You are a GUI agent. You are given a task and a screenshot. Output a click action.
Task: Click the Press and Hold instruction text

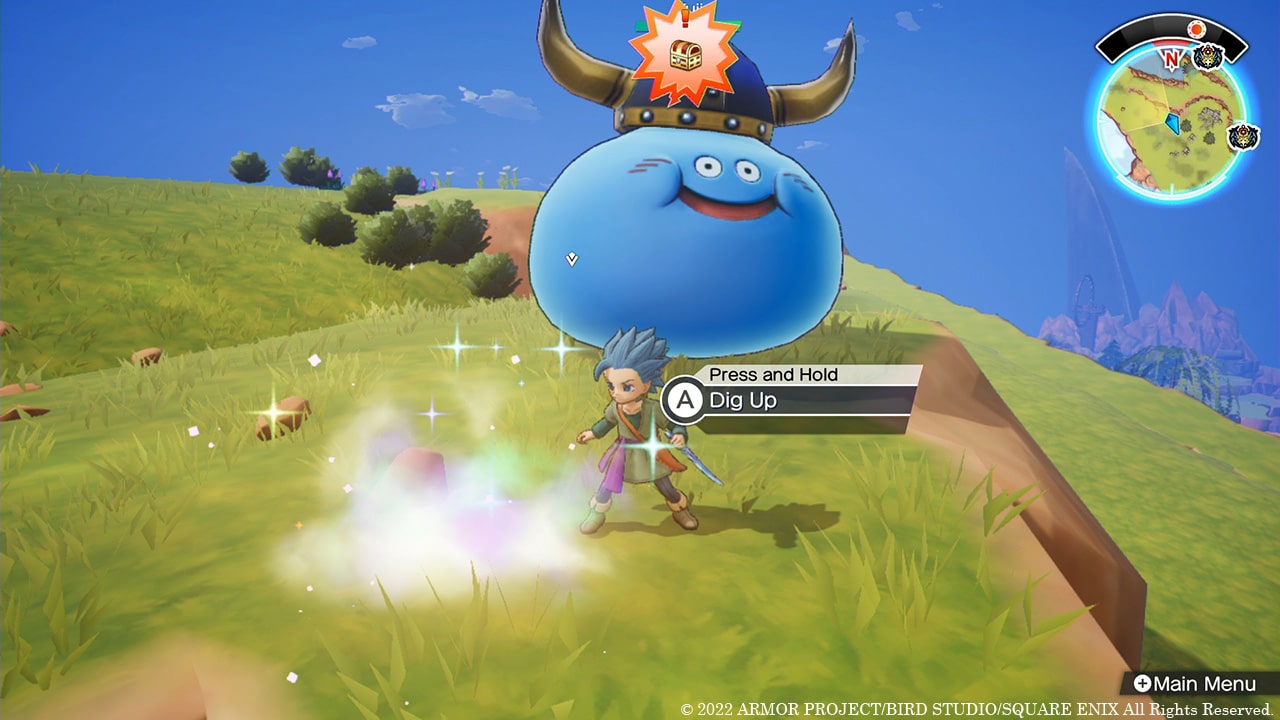775,375
